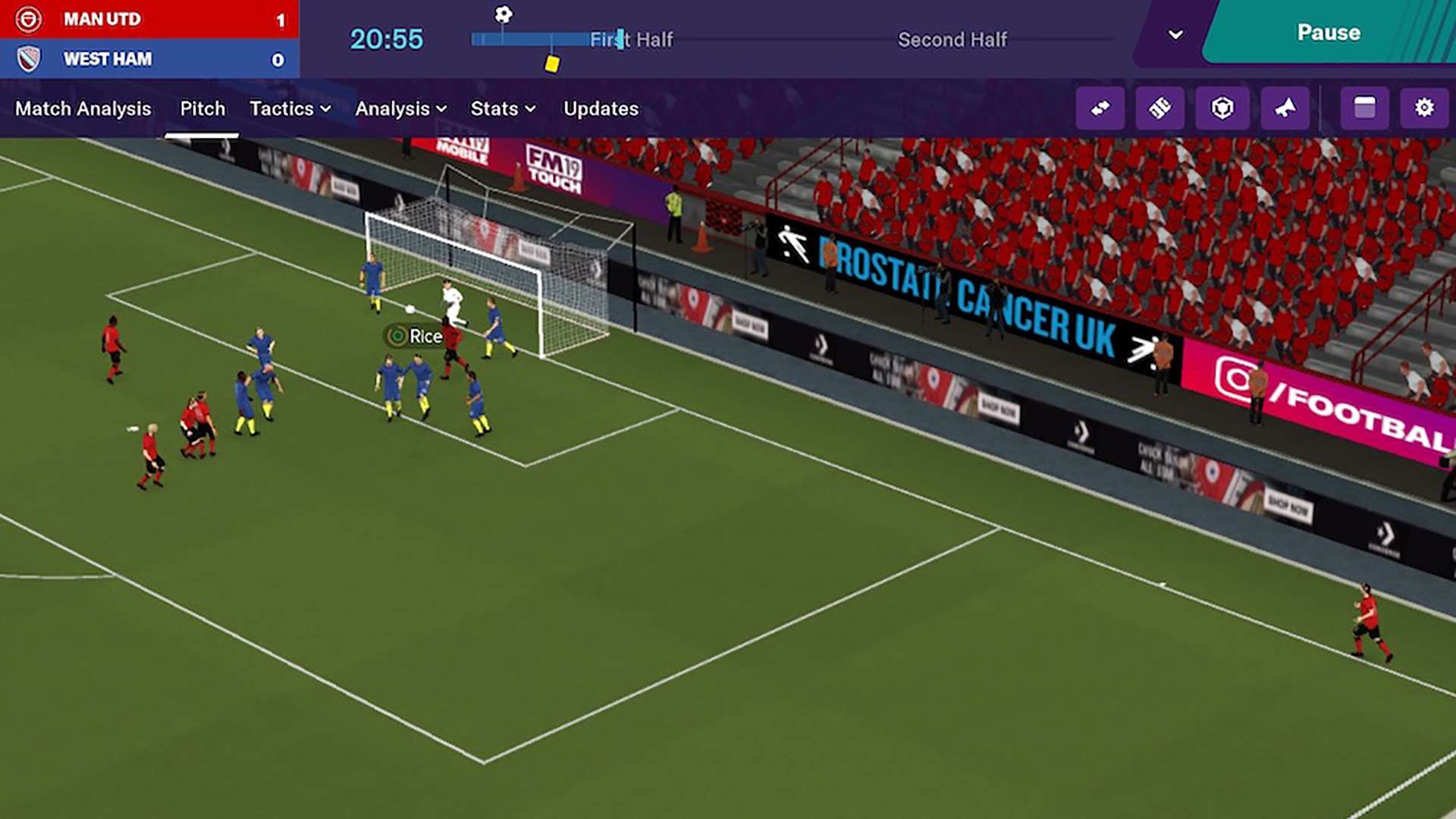The image size is (1456, 819).
Task: Click the tickets icon near the top right
Action: (x=1160, y=108)
